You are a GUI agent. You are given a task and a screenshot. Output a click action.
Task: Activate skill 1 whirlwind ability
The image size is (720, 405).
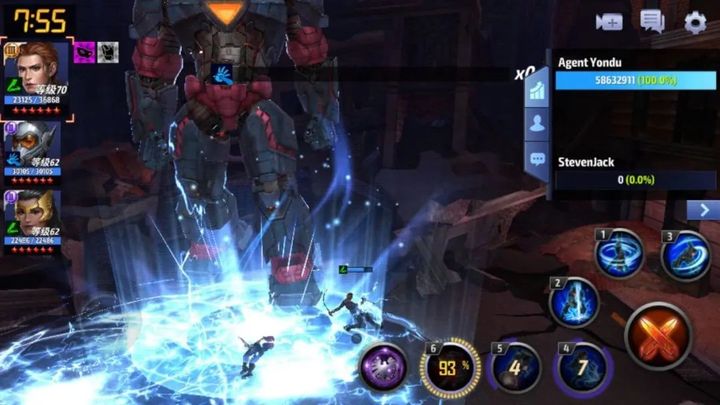click(x=620, y=254)
